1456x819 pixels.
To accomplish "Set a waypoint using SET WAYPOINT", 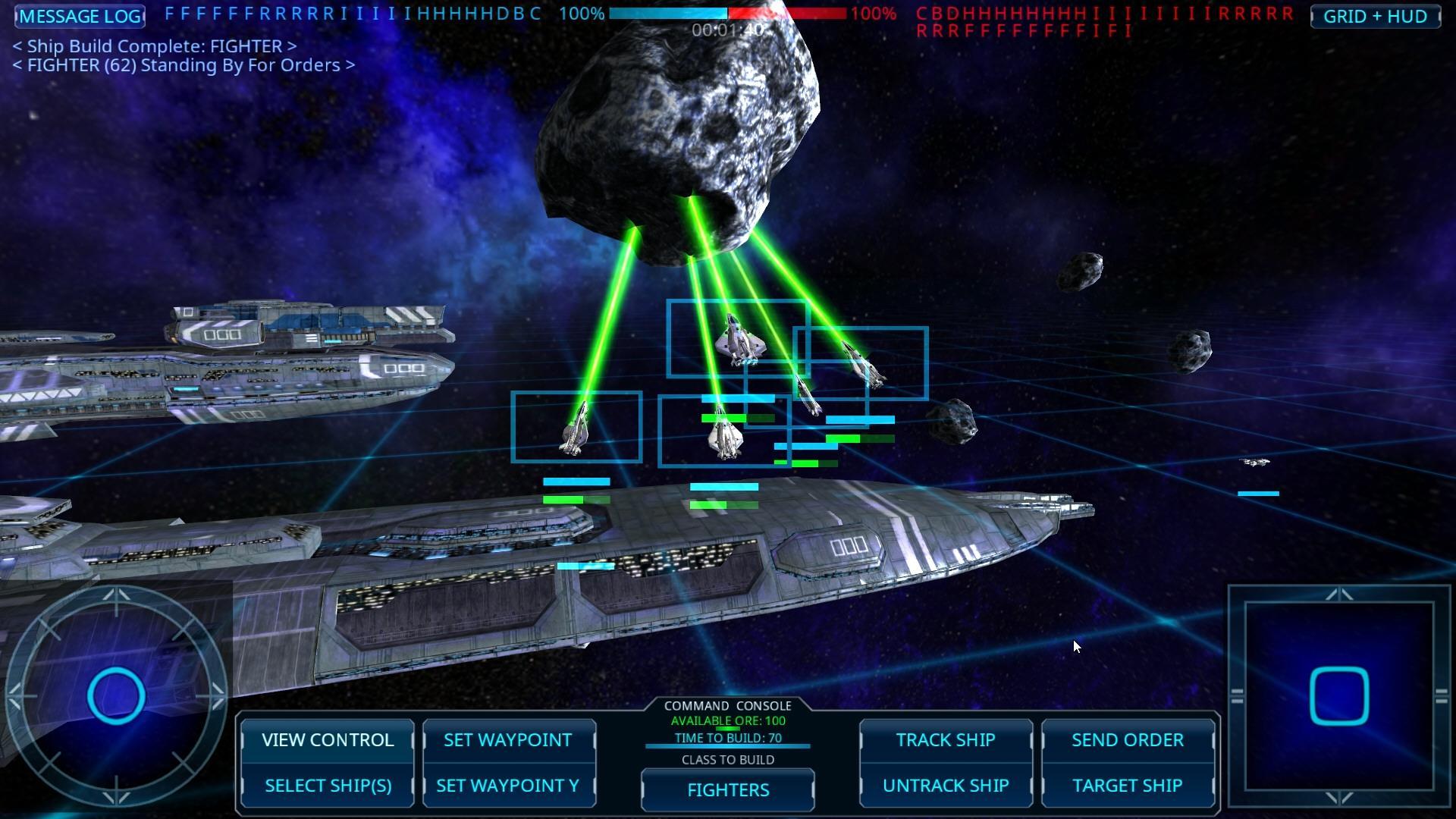I will [509, 740].
